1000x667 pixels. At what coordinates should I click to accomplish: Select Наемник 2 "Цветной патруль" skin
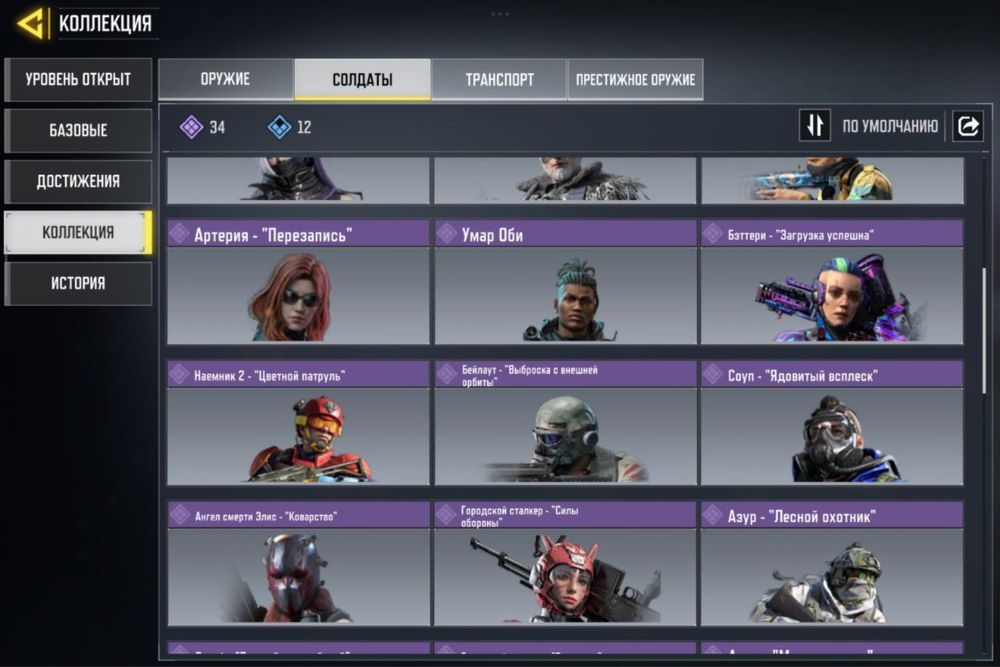[298, 423]
